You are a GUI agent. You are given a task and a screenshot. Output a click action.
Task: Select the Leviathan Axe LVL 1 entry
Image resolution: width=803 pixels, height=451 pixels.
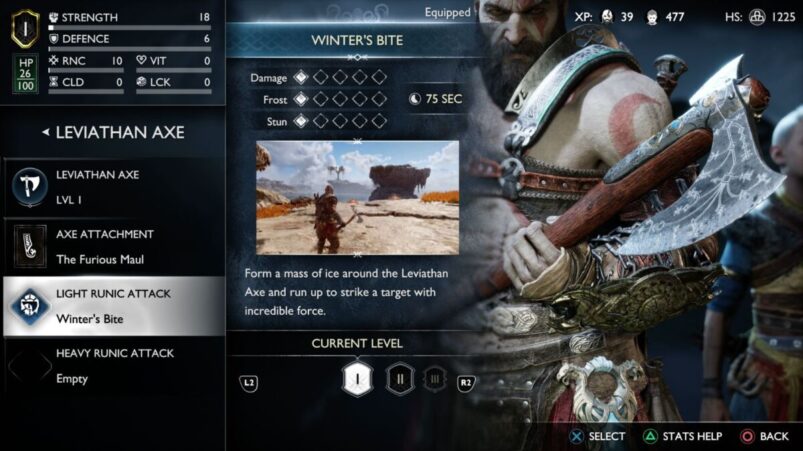[112, 185]
